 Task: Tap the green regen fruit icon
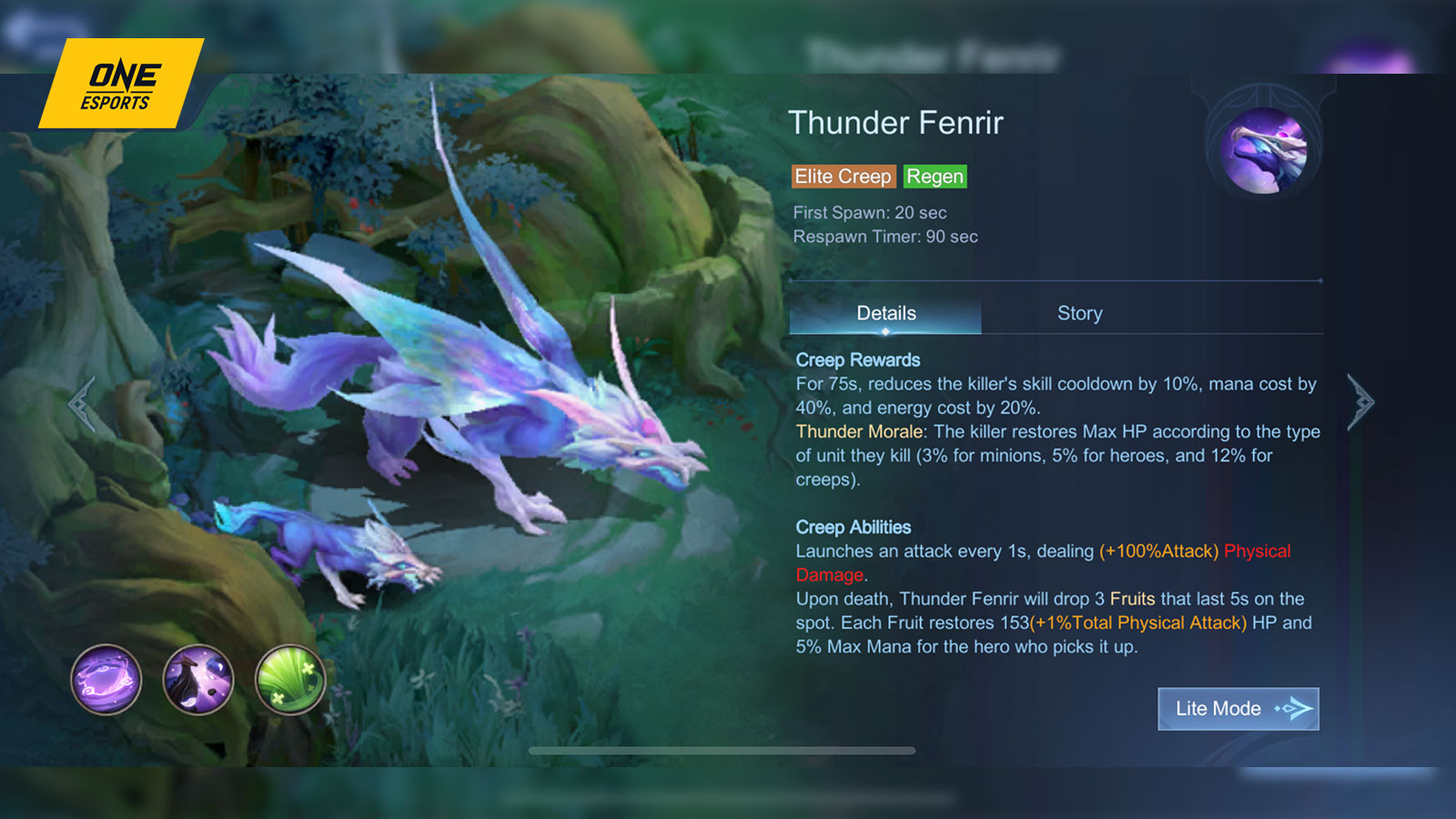(x=290, y=680)
